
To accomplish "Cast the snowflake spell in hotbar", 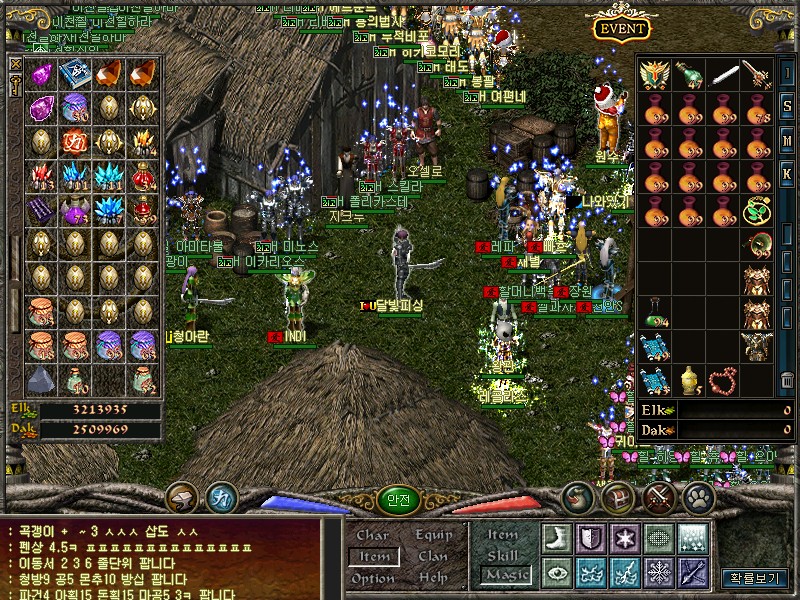I will [x=659, y=571].
